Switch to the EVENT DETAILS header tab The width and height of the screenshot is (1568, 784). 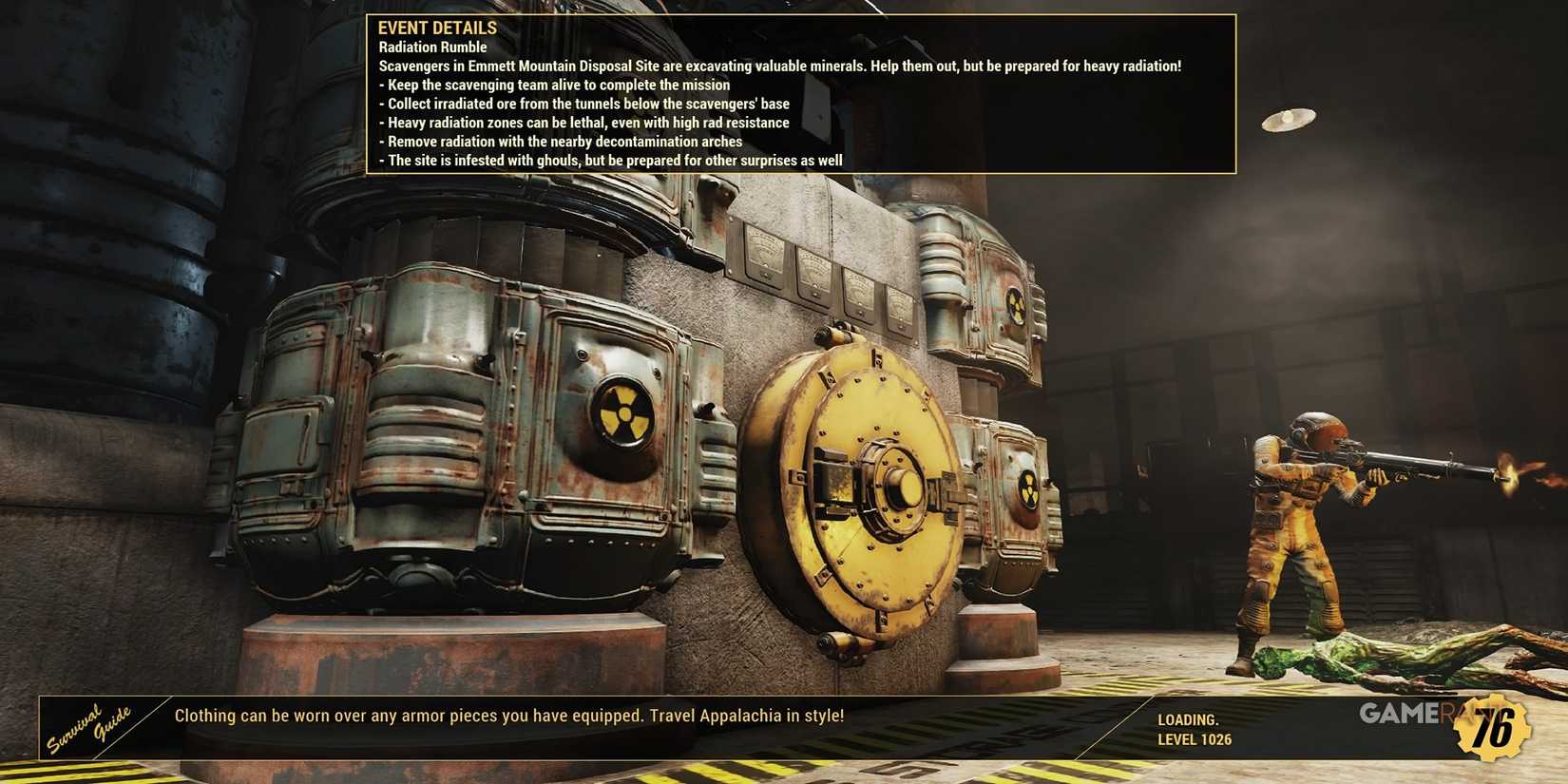437,28
